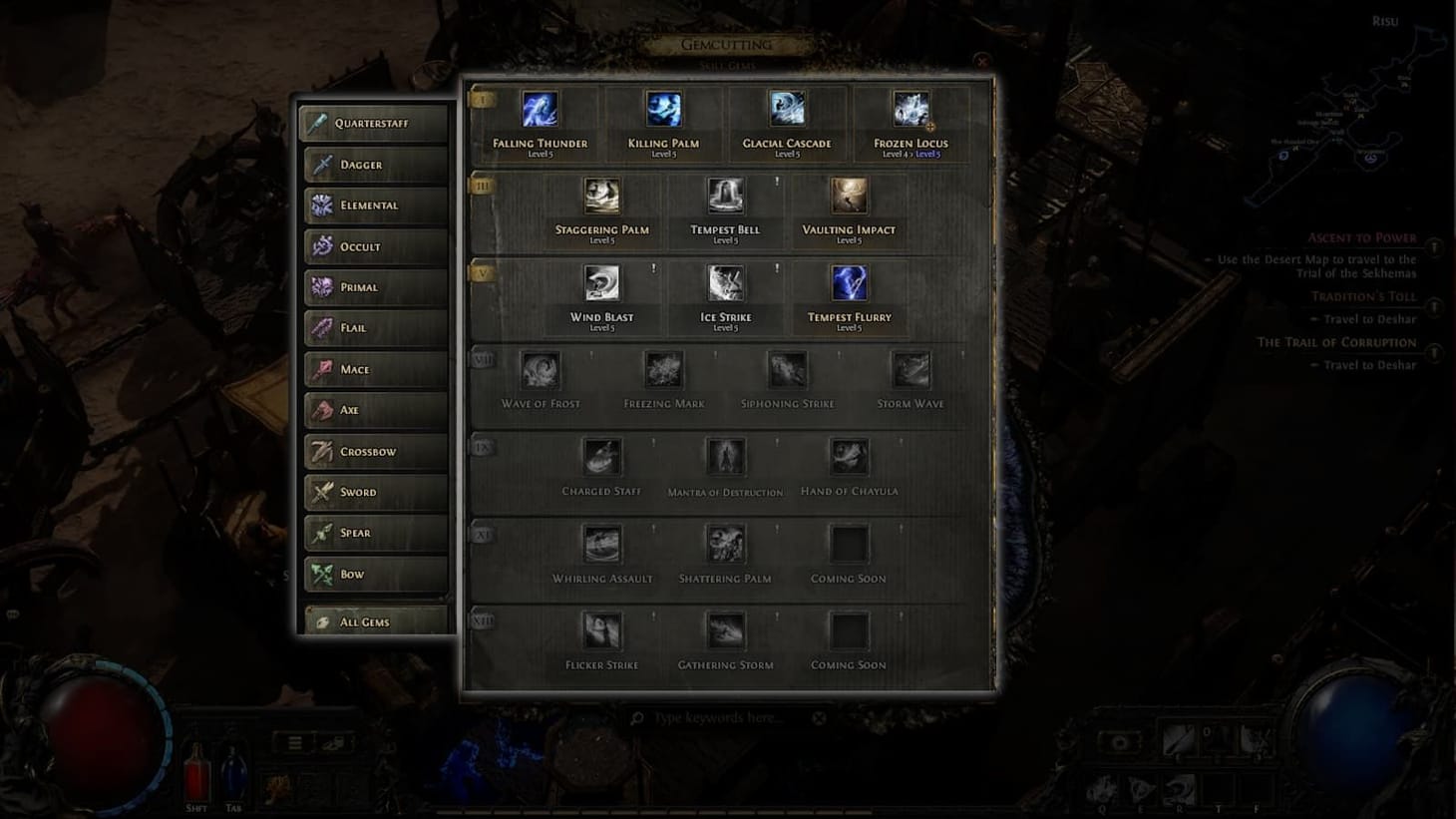This screenshot has width=1456, height=819.
Task: Select the Elemental gem category
Action: coord(375,205)
